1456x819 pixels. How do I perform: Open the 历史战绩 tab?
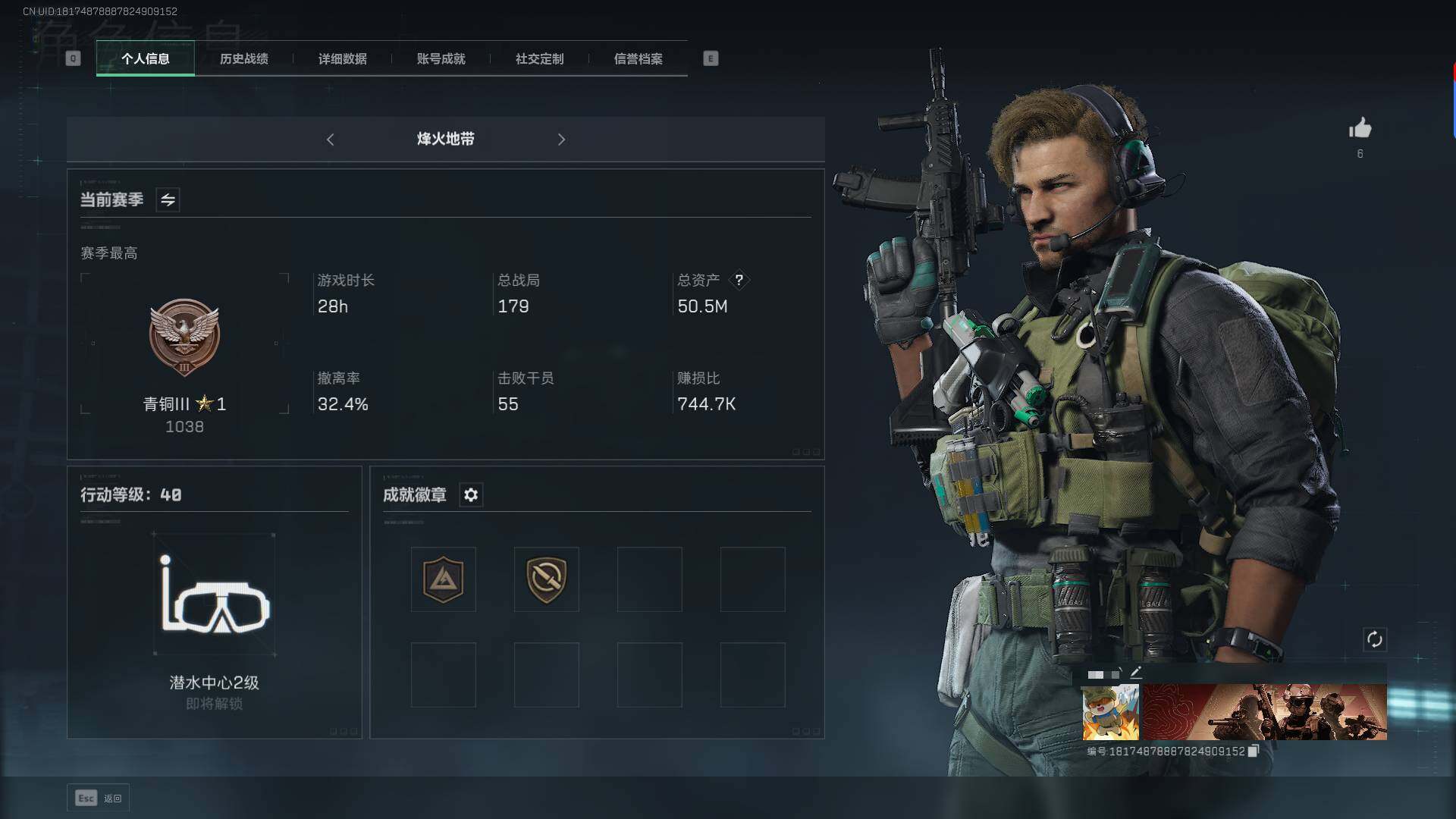pos(243,58)
